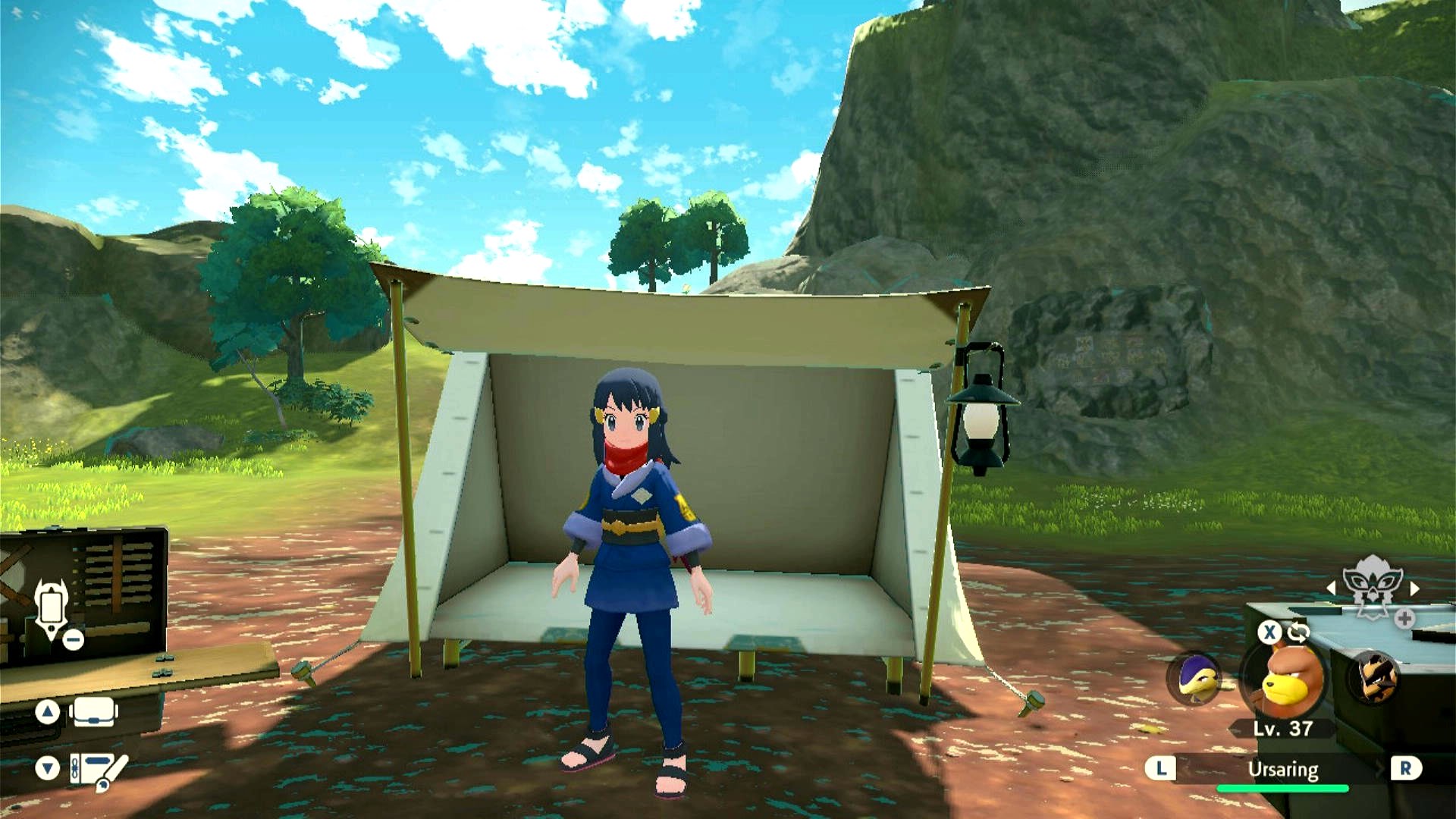The height and width of the screenshot is (819, 1456).
Task: Click the Ursaring name label
Action: click(x=1283, y=769)
